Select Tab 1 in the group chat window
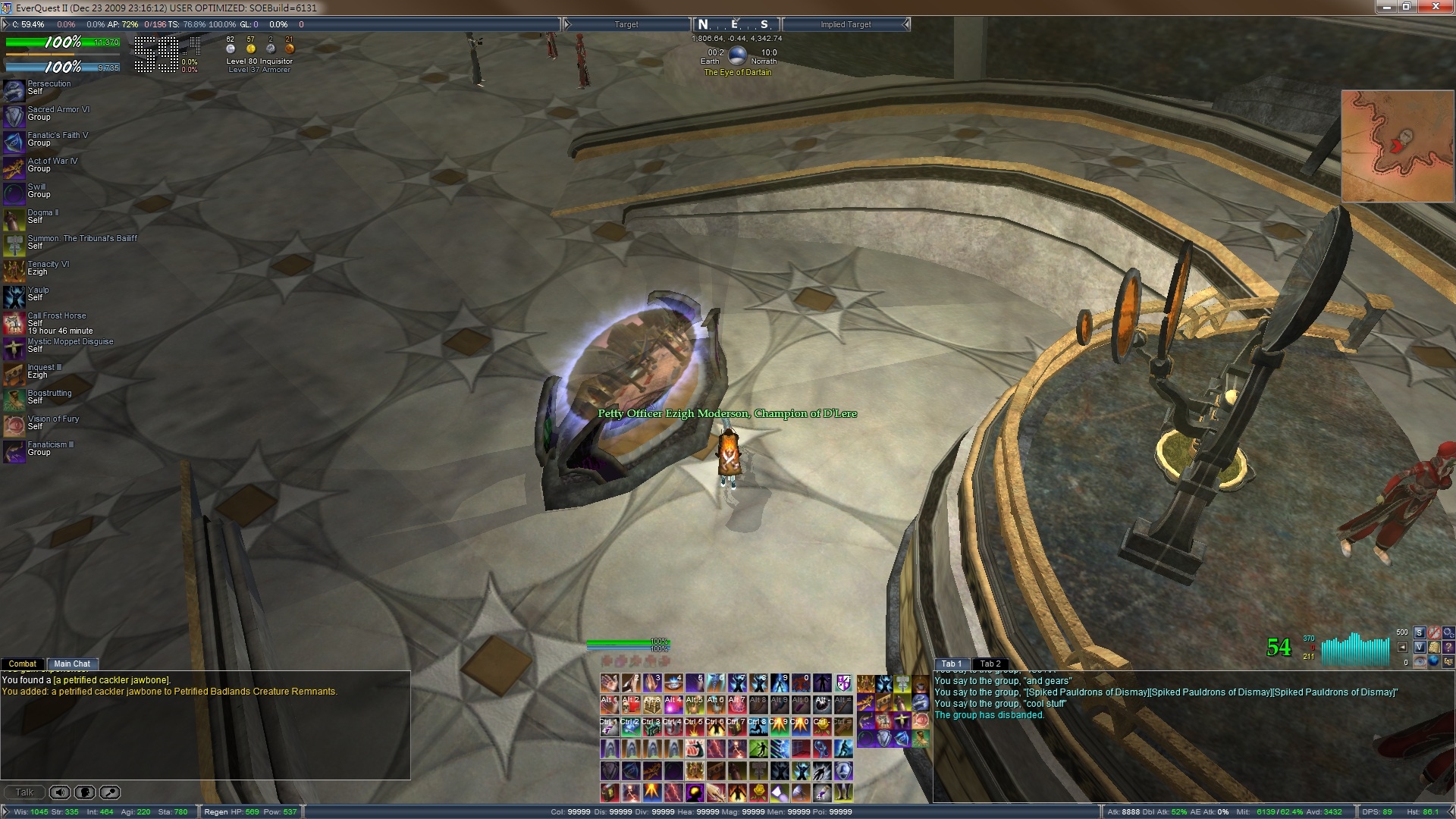This screenshot has height=819, width=1456. click(x=951, y=664)
